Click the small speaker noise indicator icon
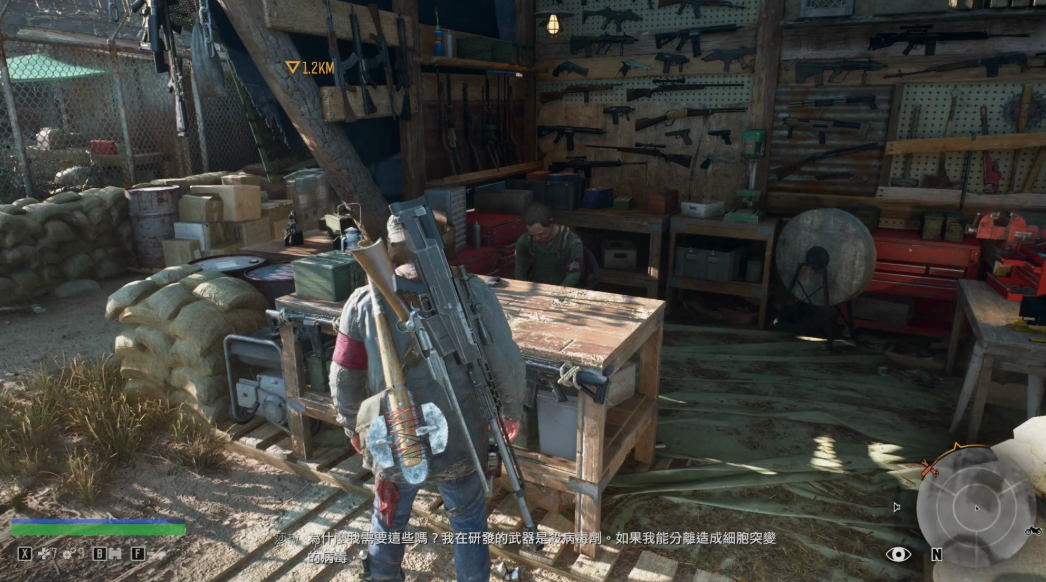Viewport: 1046px width, 582px height. click(x=897, y=507)
